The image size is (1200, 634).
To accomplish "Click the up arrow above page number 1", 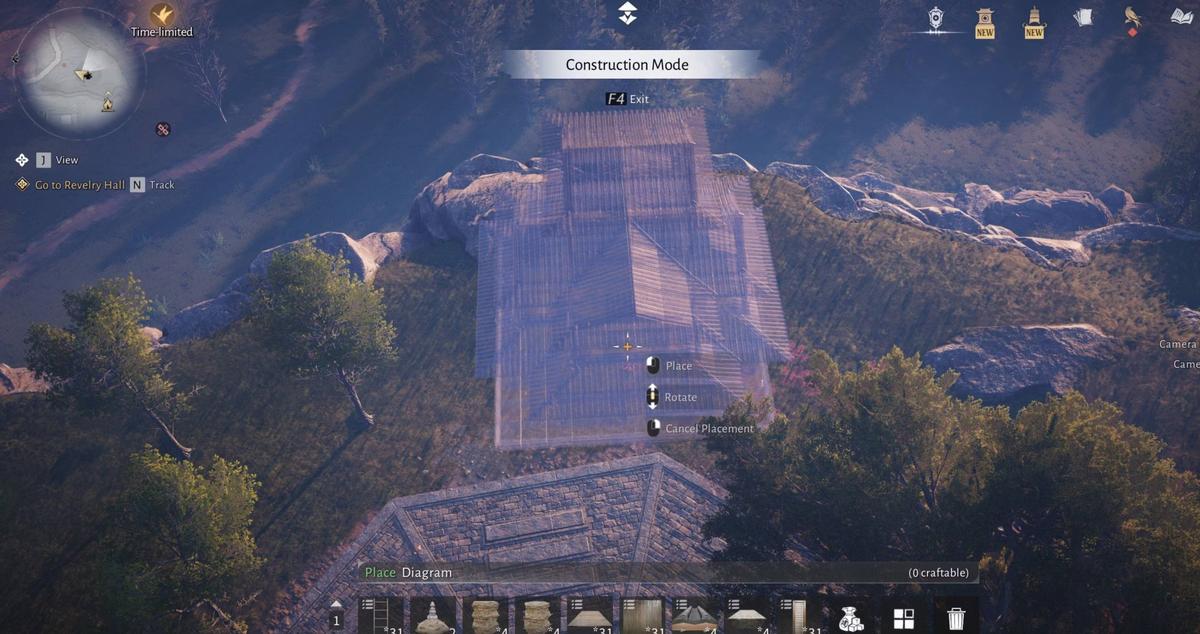I will pyautogui.click(x=336, y=604).
